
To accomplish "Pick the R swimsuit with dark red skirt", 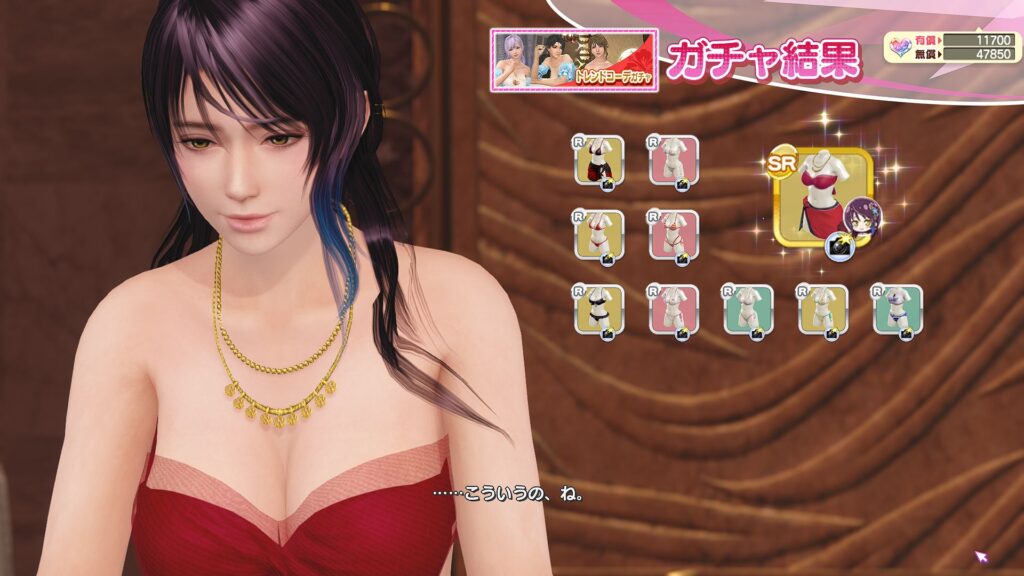I will 599,160.
